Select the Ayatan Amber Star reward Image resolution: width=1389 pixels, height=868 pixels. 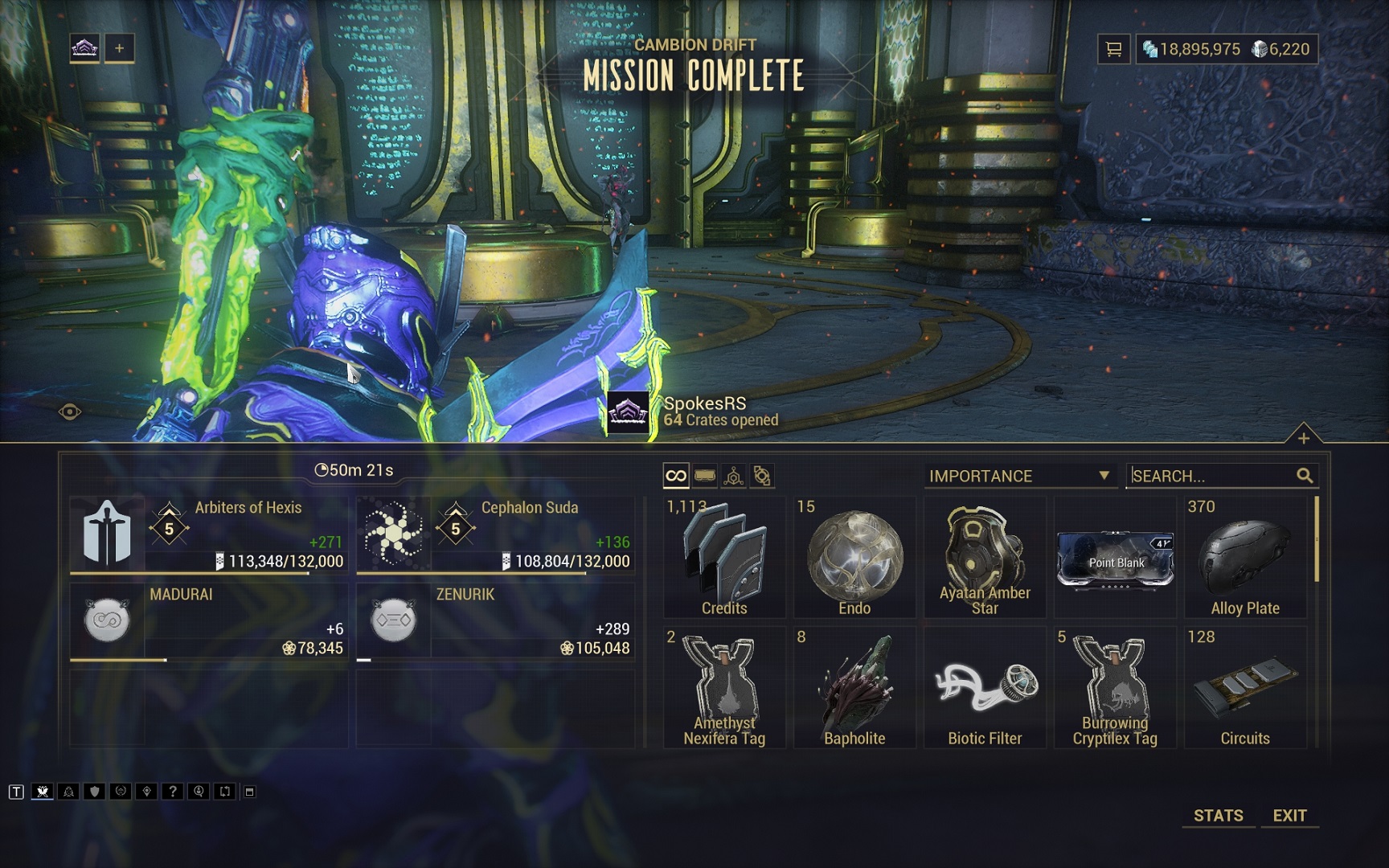point(985,558)
